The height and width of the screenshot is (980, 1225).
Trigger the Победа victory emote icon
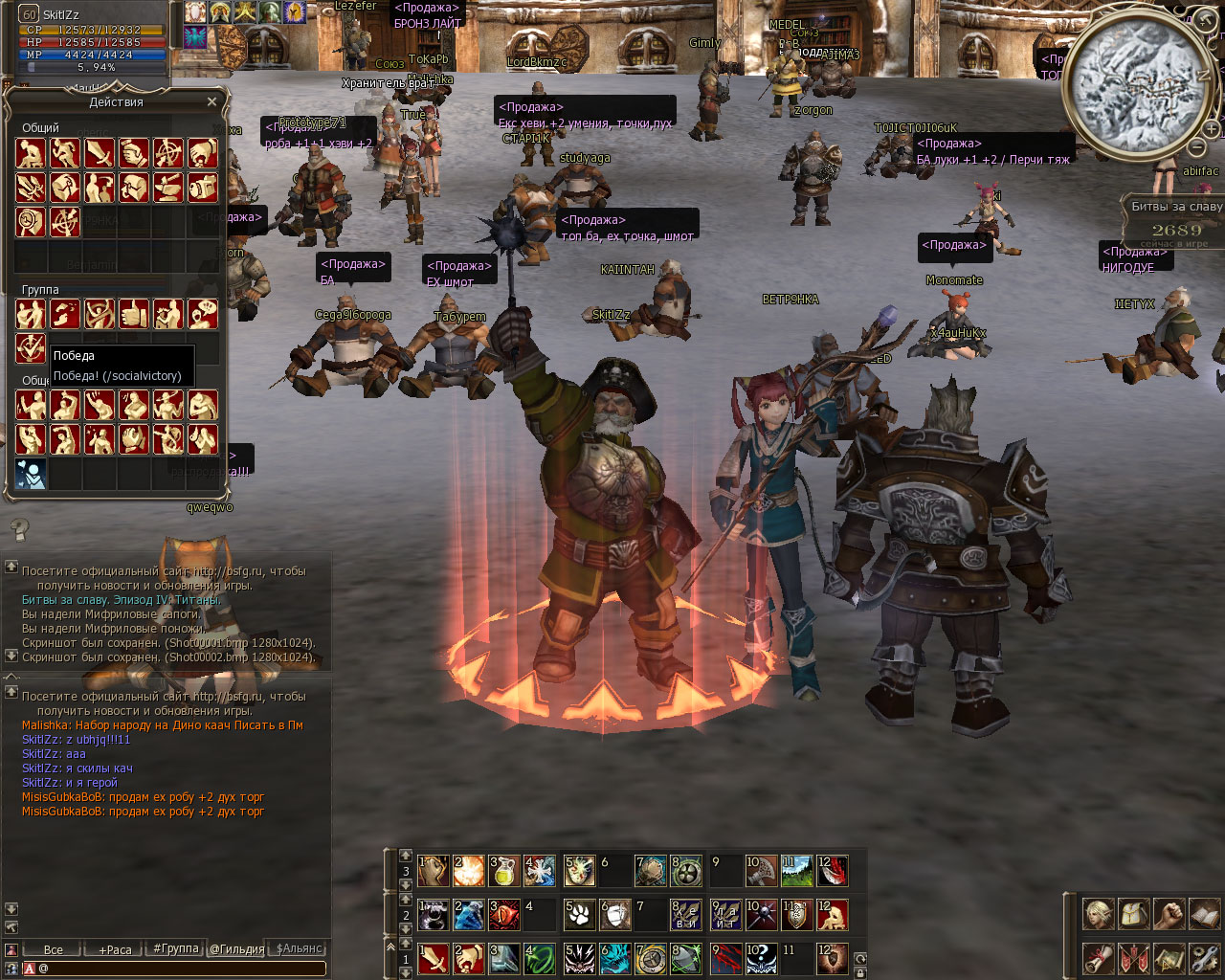click(x=31, y=347)
